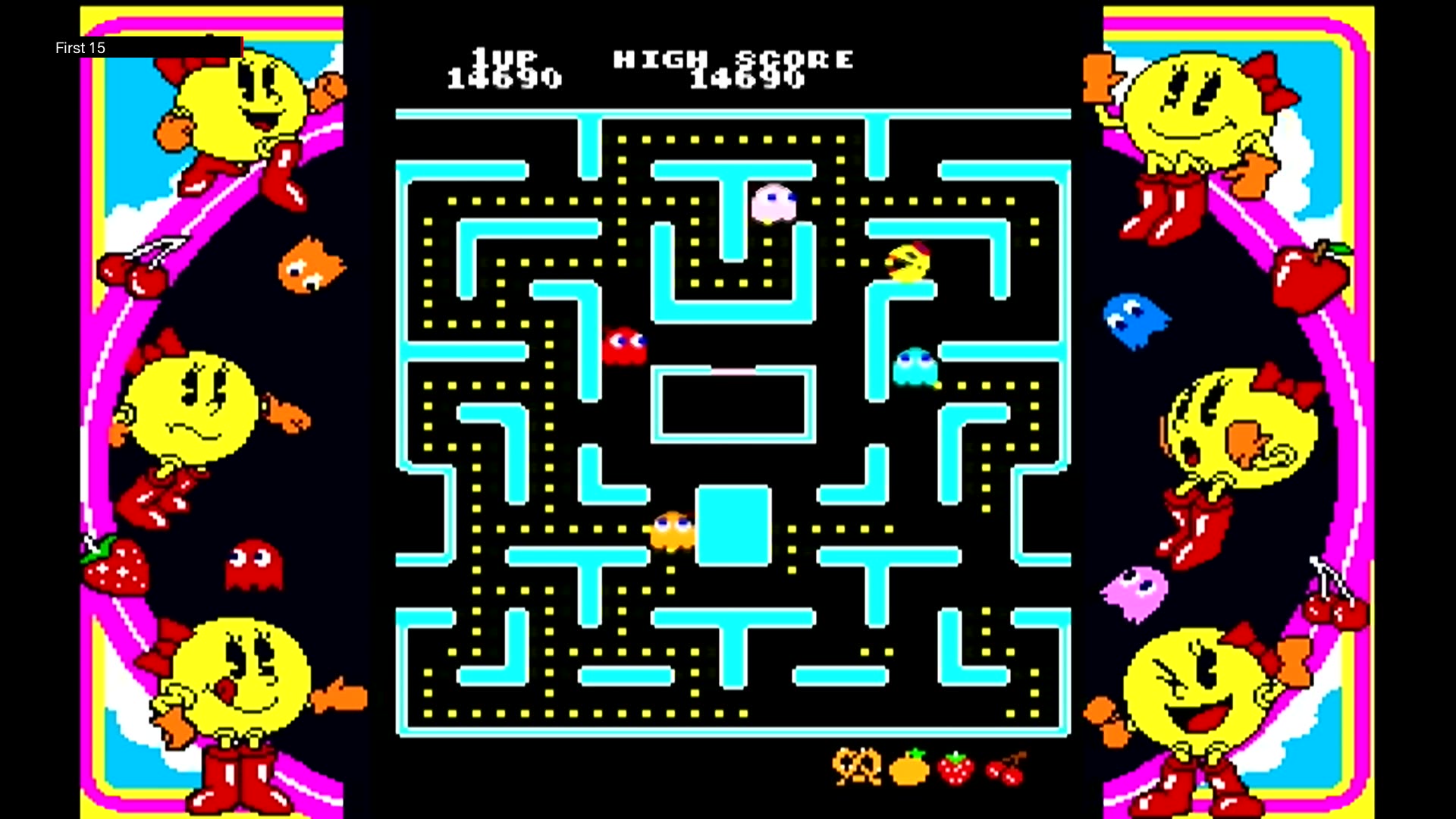Click the First 15 overlay label
Viewport: 1456px width, 819px height.
point(80,48)
